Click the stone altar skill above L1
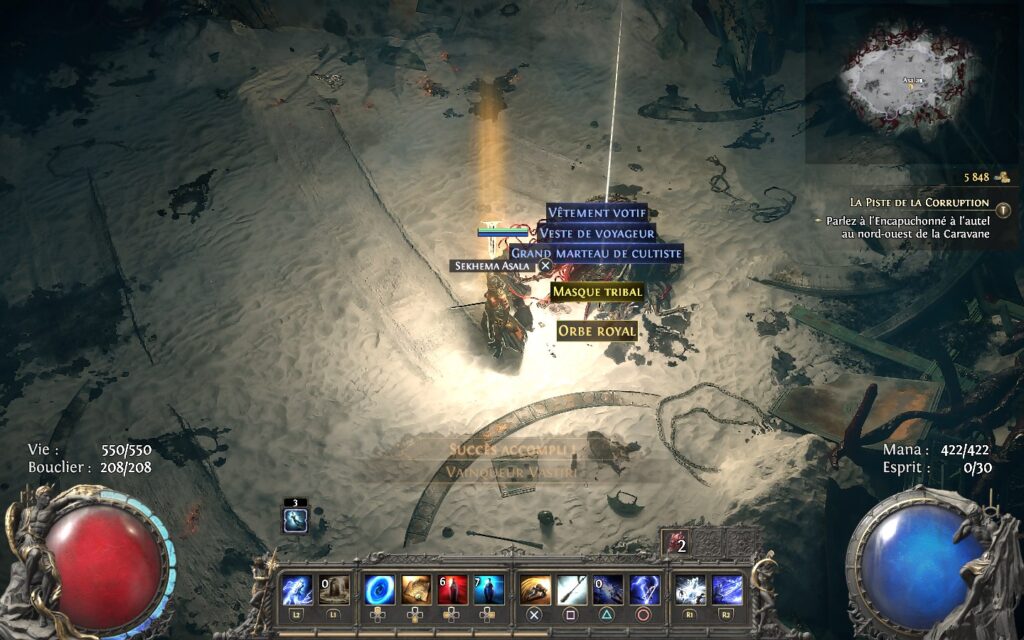1024x640 pixels. [x=334, y=590]
